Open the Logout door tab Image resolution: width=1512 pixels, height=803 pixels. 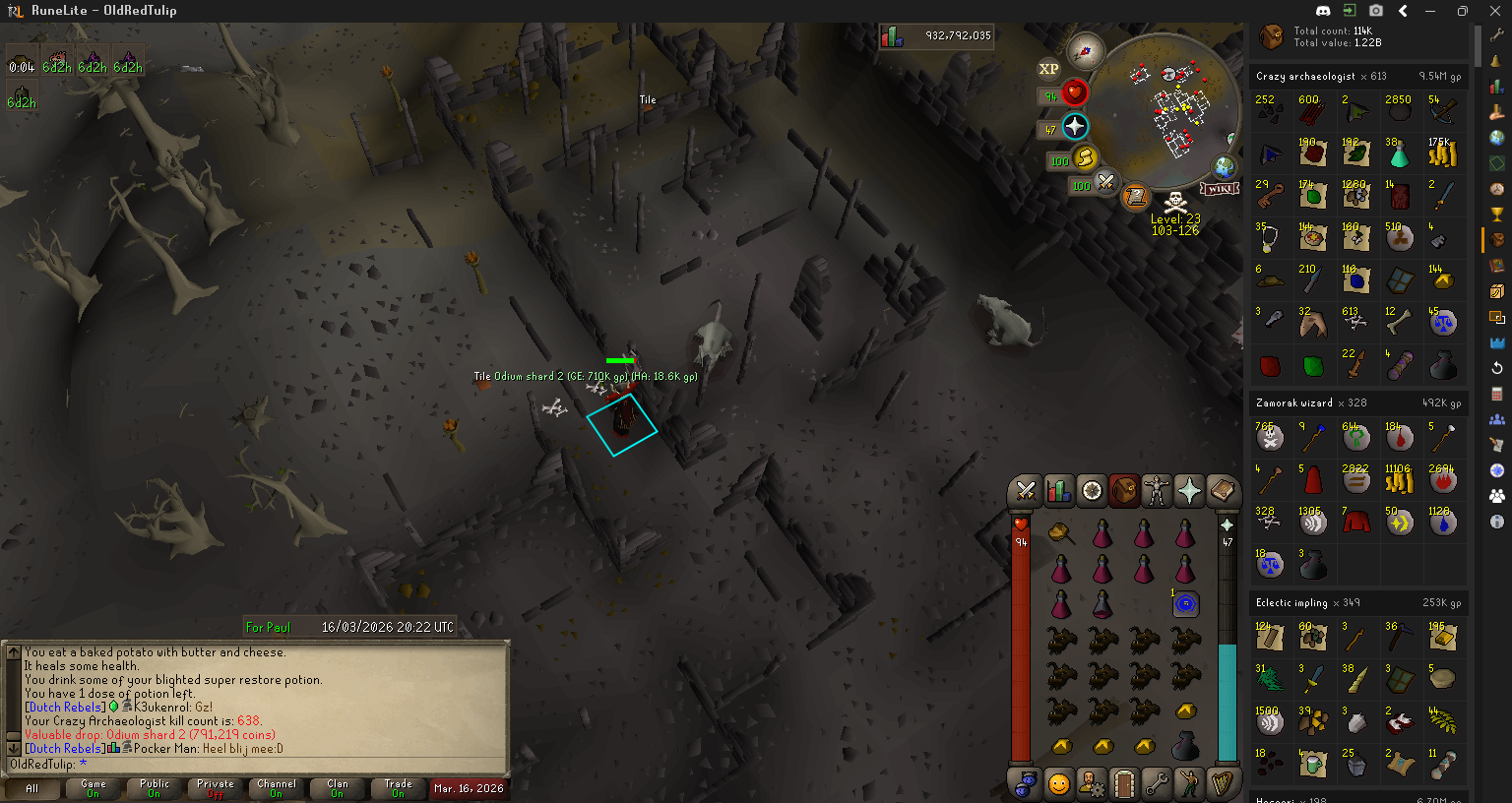click(1124, 784)
